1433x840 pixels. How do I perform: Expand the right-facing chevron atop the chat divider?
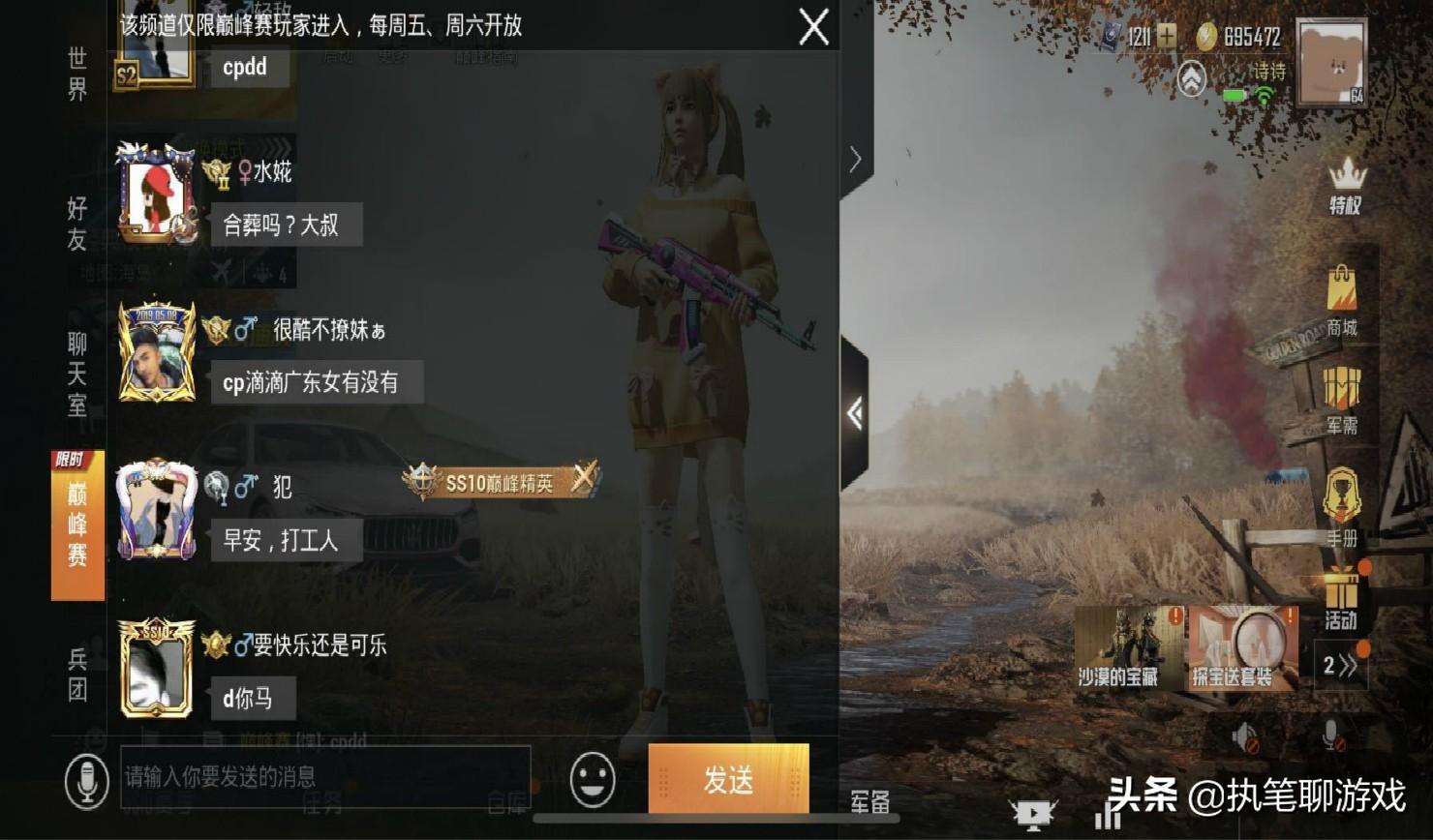(x=855, y=158)
